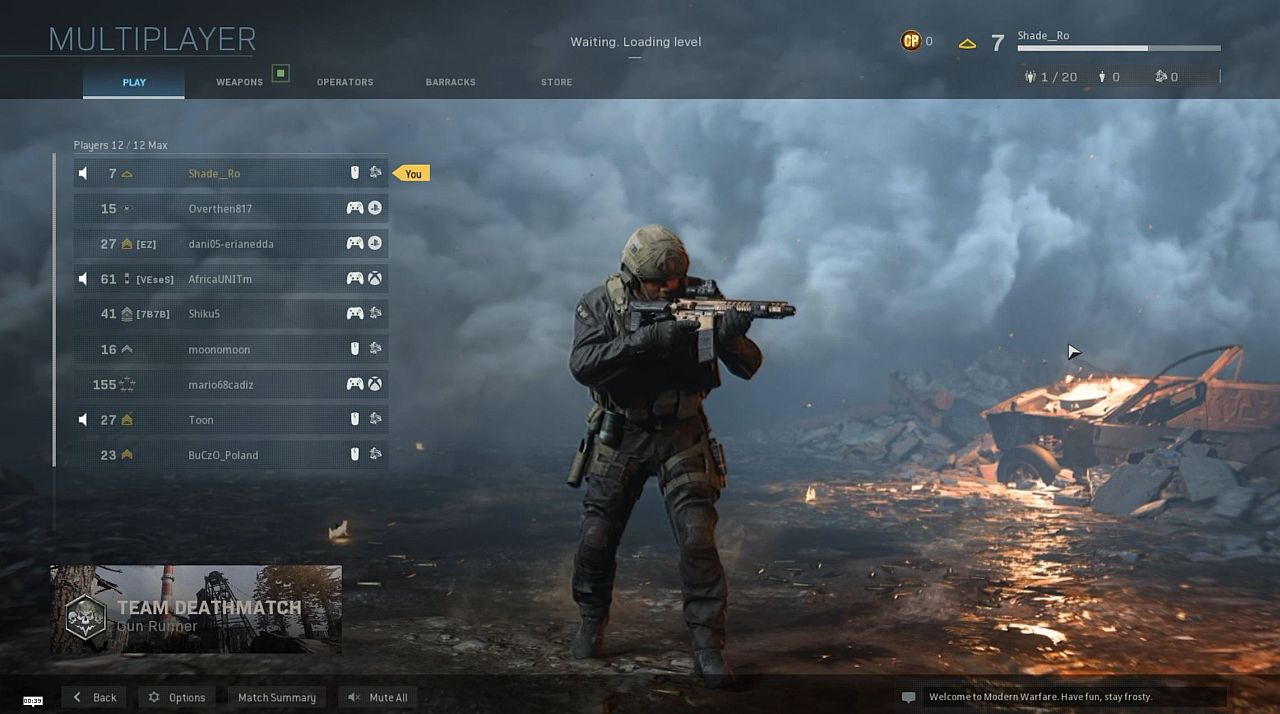Open the Team Deathmatch Gun Runner map card

[196, 609]
